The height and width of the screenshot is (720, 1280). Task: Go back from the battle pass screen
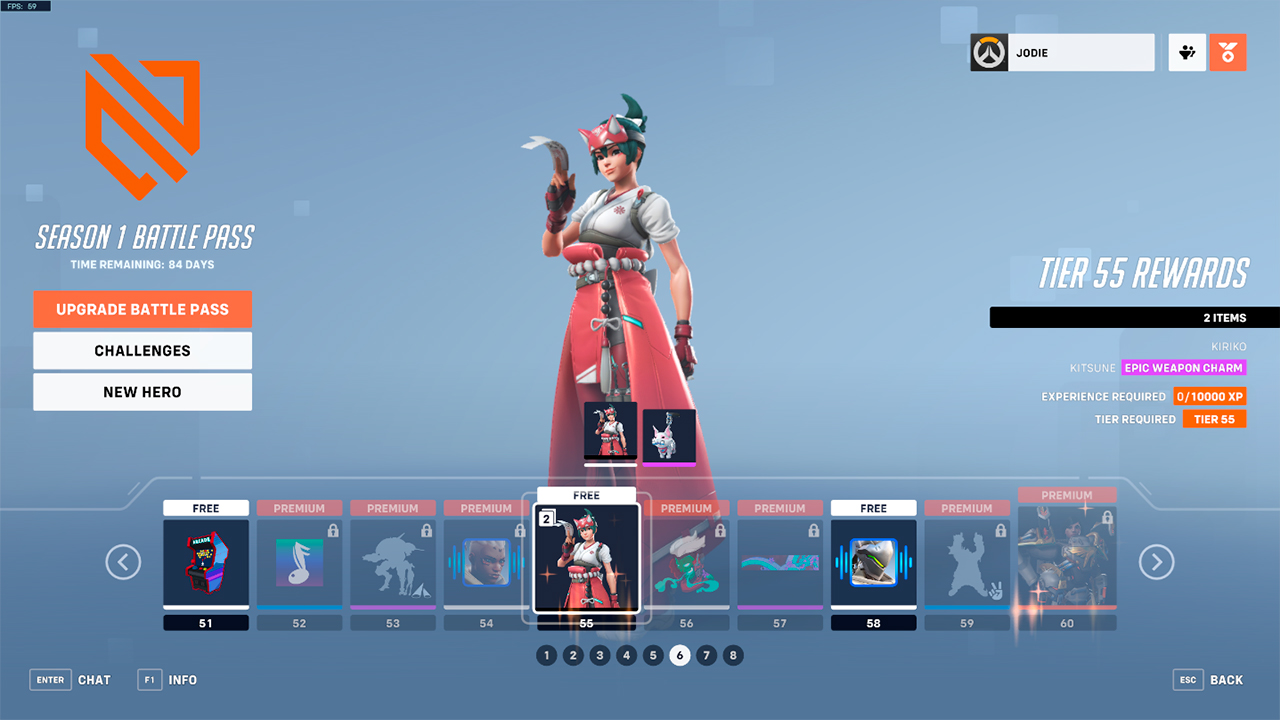1209,680
